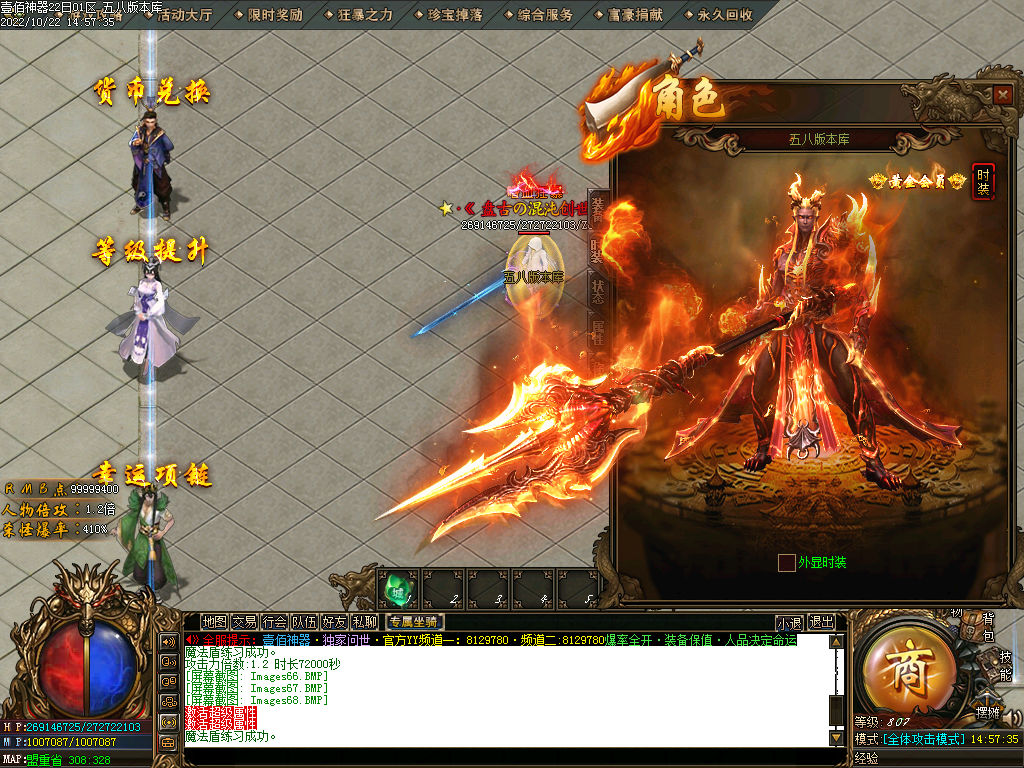Close the 角色 character panel

point(1003,94)
